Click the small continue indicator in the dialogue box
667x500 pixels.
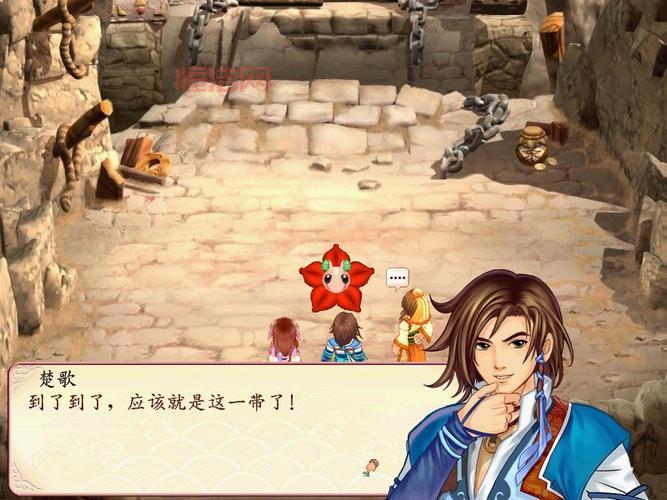tap(373, 465)
